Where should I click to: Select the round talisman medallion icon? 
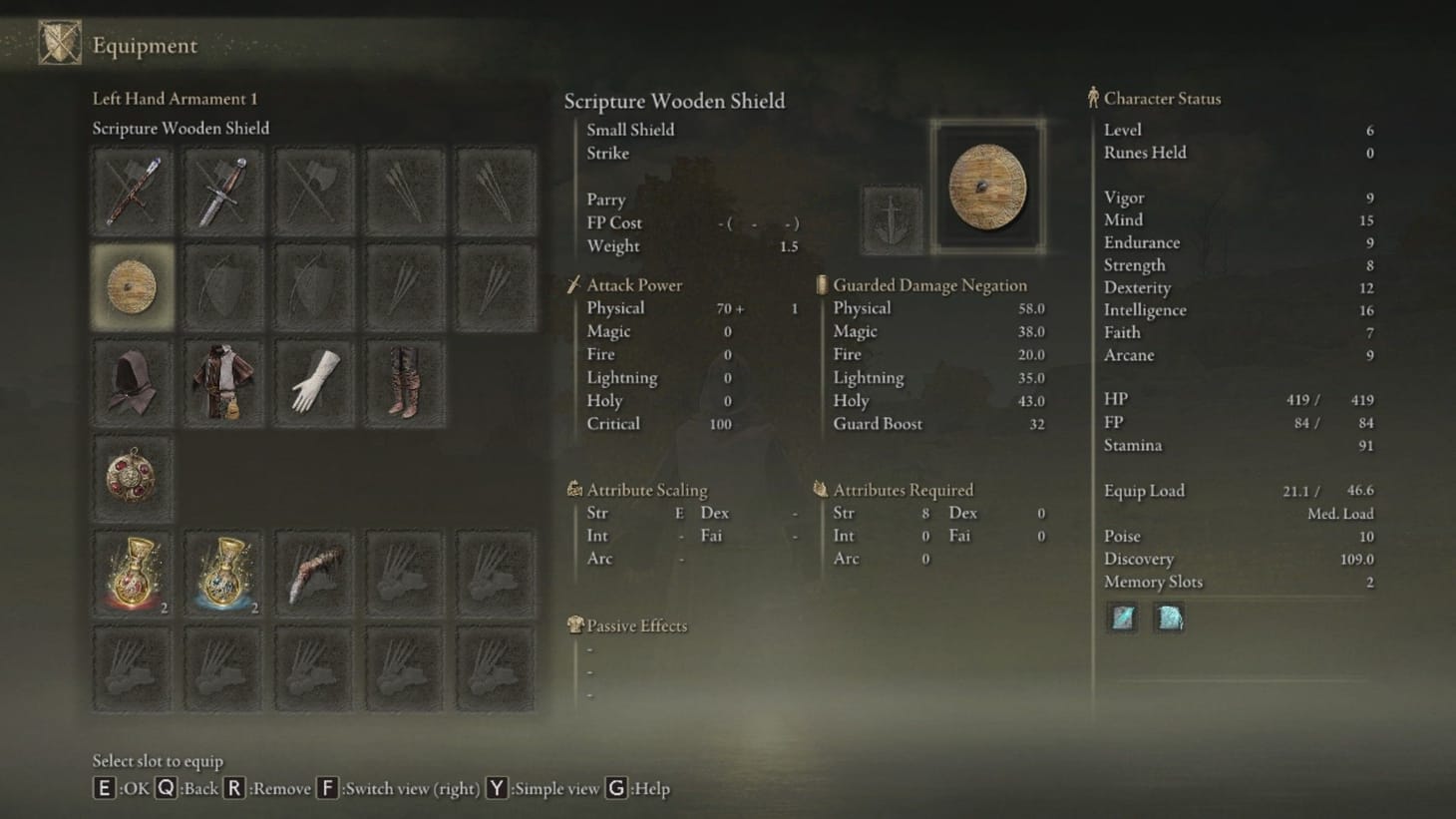tap(133, 479)
